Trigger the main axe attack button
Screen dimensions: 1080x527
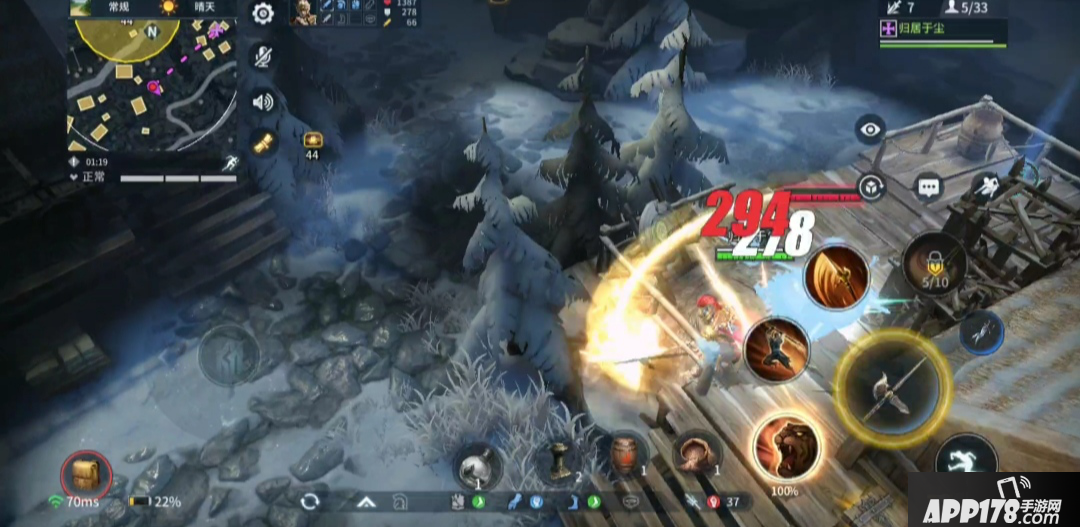[891, 387]
